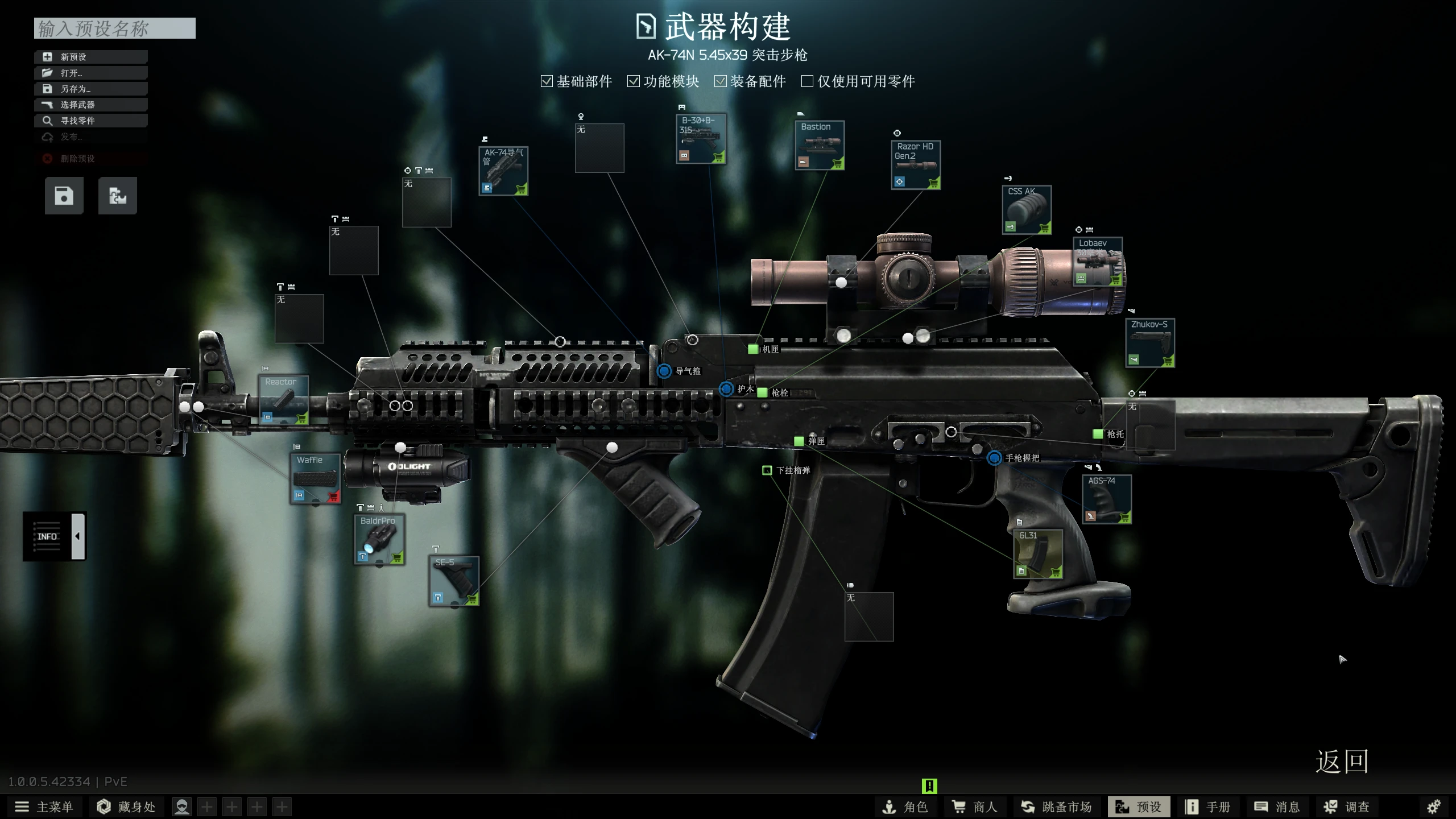The width and height of the screenshot is (1456, 819).
Task: Open the 手册 handbook icon
Action: pyautogui.click(x=1209, y=806)
